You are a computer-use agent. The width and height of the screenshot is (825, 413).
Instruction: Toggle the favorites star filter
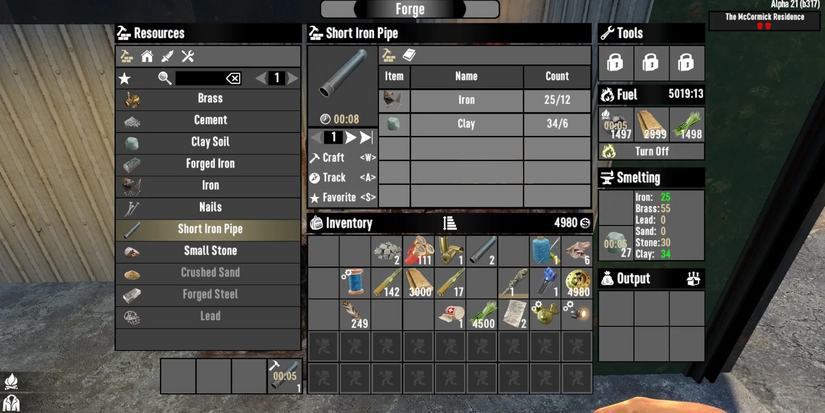pyautogui.click(x=125, y=78)
